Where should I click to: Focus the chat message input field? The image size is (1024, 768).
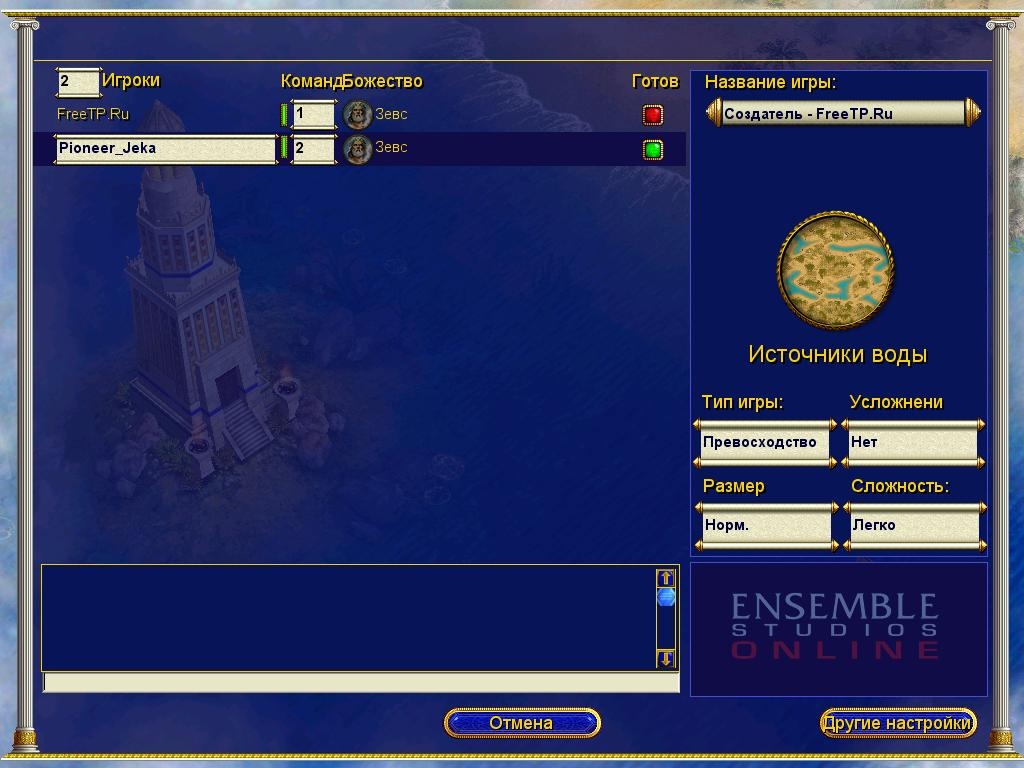pos(360,683)
